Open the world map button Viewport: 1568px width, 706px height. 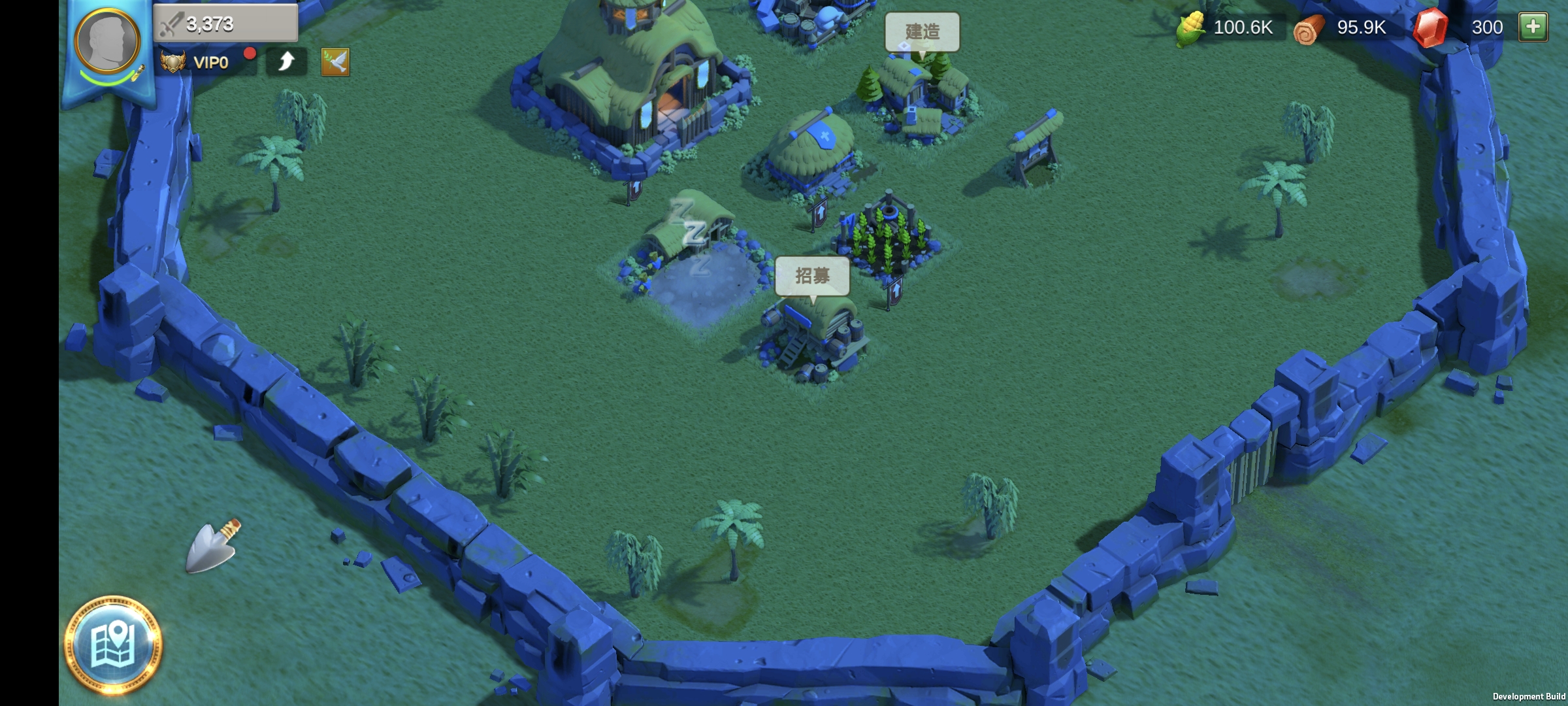click(x=114, y=645)
